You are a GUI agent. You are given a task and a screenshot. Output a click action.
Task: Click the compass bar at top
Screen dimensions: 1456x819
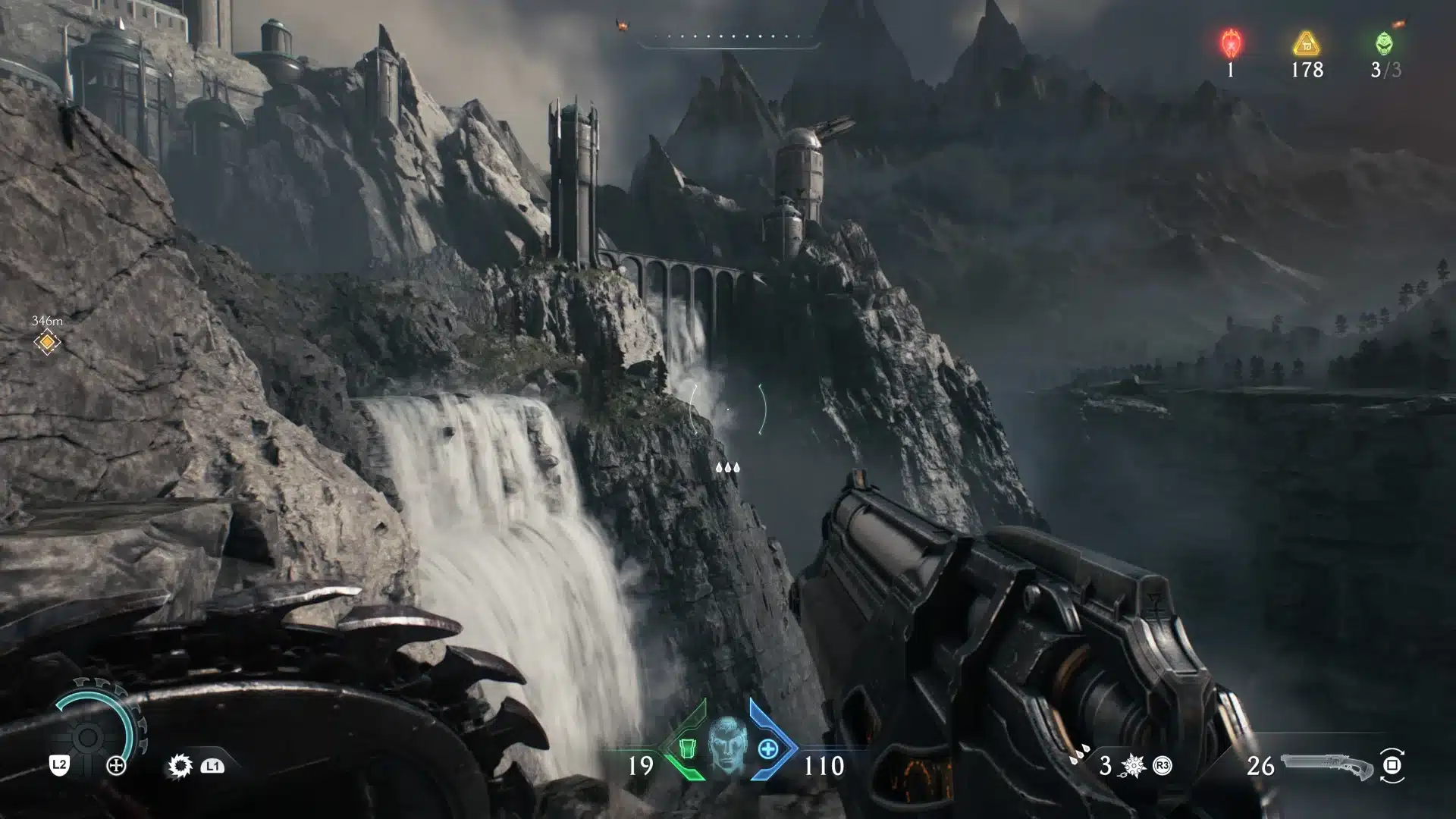pyautogui.click(x=730, y=38)
